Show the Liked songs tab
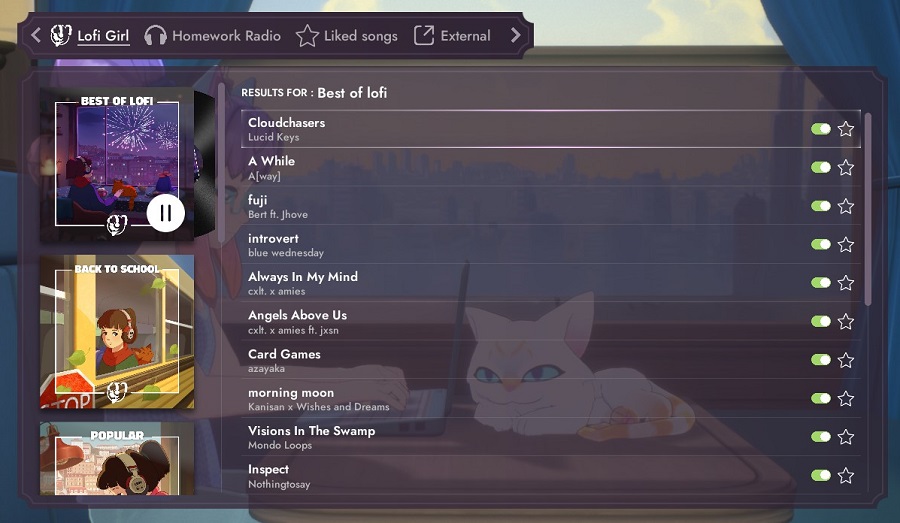900x523 pixels. click(x=347, y=36)
